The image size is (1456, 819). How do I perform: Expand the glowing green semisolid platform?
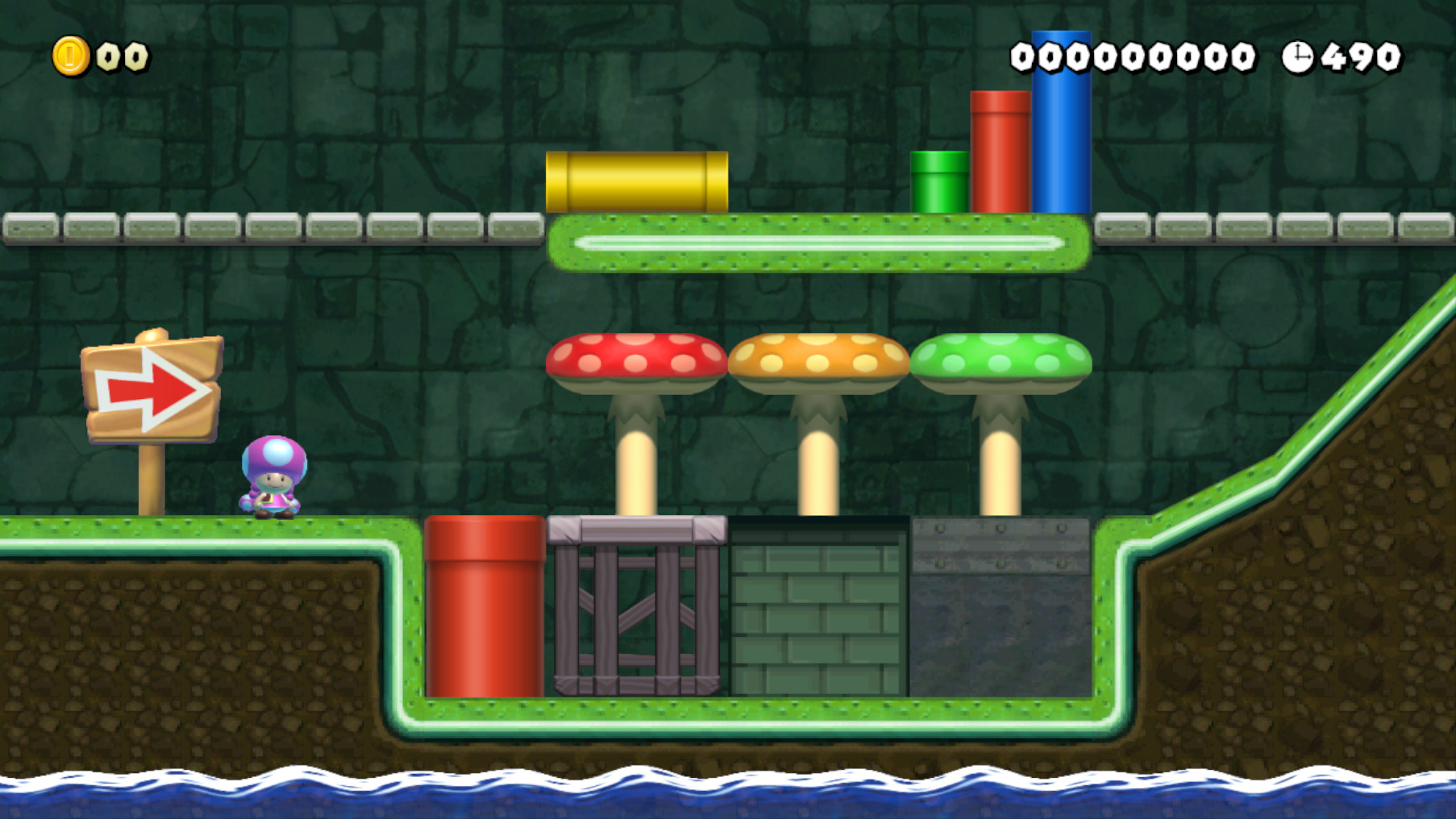click(x=818, y=242)
